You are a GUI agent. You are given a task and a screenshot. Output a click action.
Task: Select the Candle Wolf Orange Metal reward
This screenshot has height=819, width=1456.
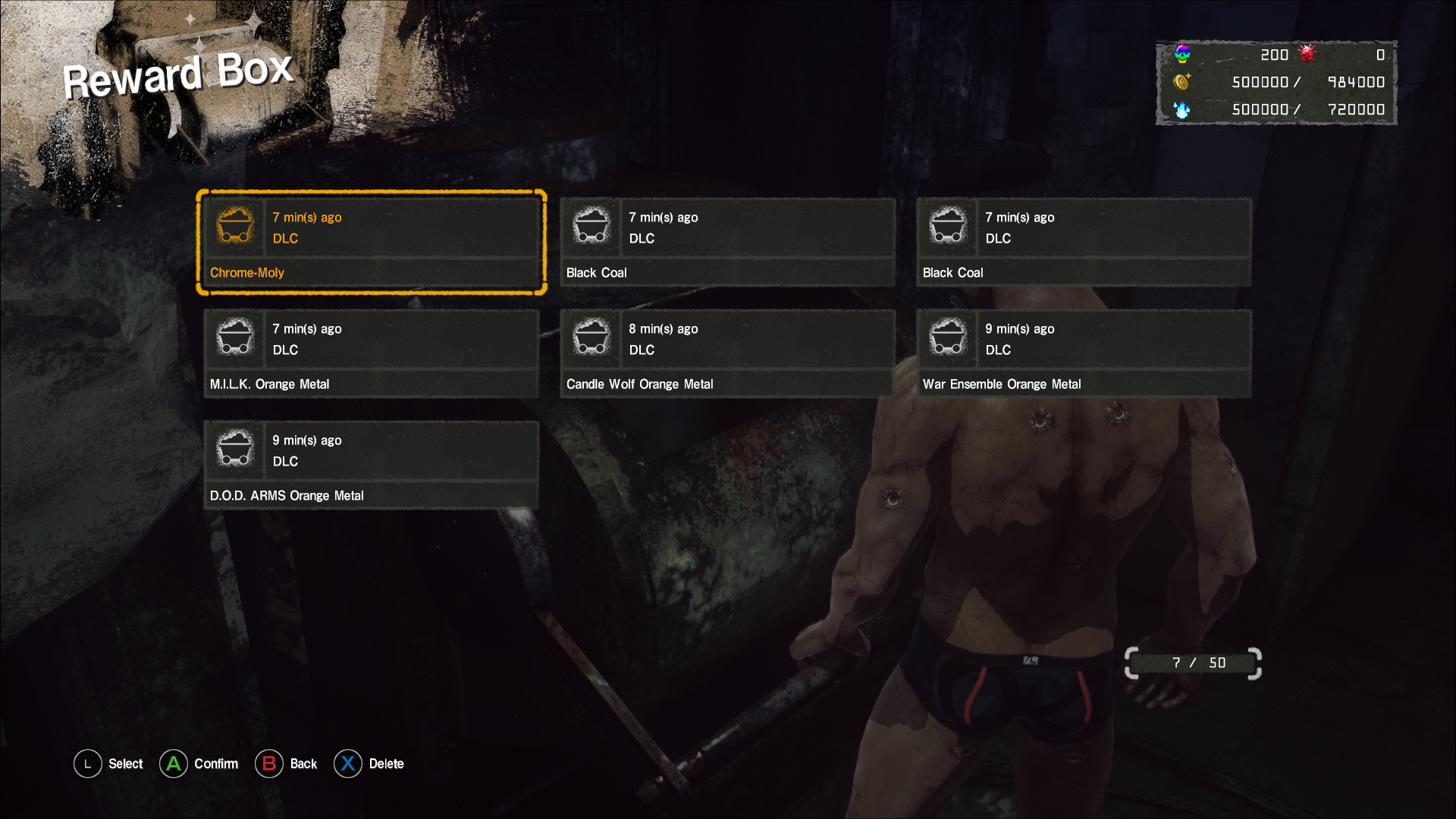(726, 353)
